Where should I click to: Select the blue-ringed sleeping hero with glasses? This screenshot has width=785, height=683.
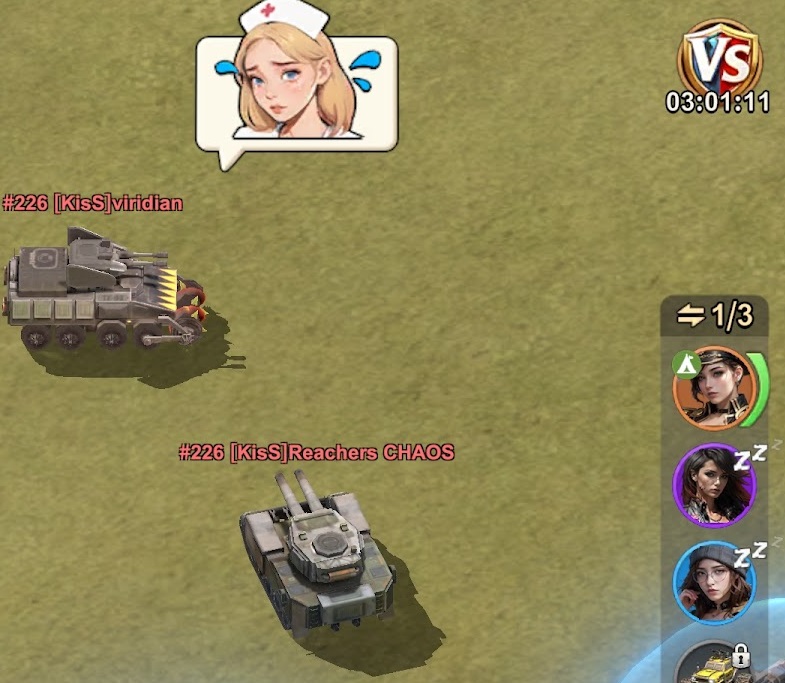pyautogui.click(x=714, y=582)
